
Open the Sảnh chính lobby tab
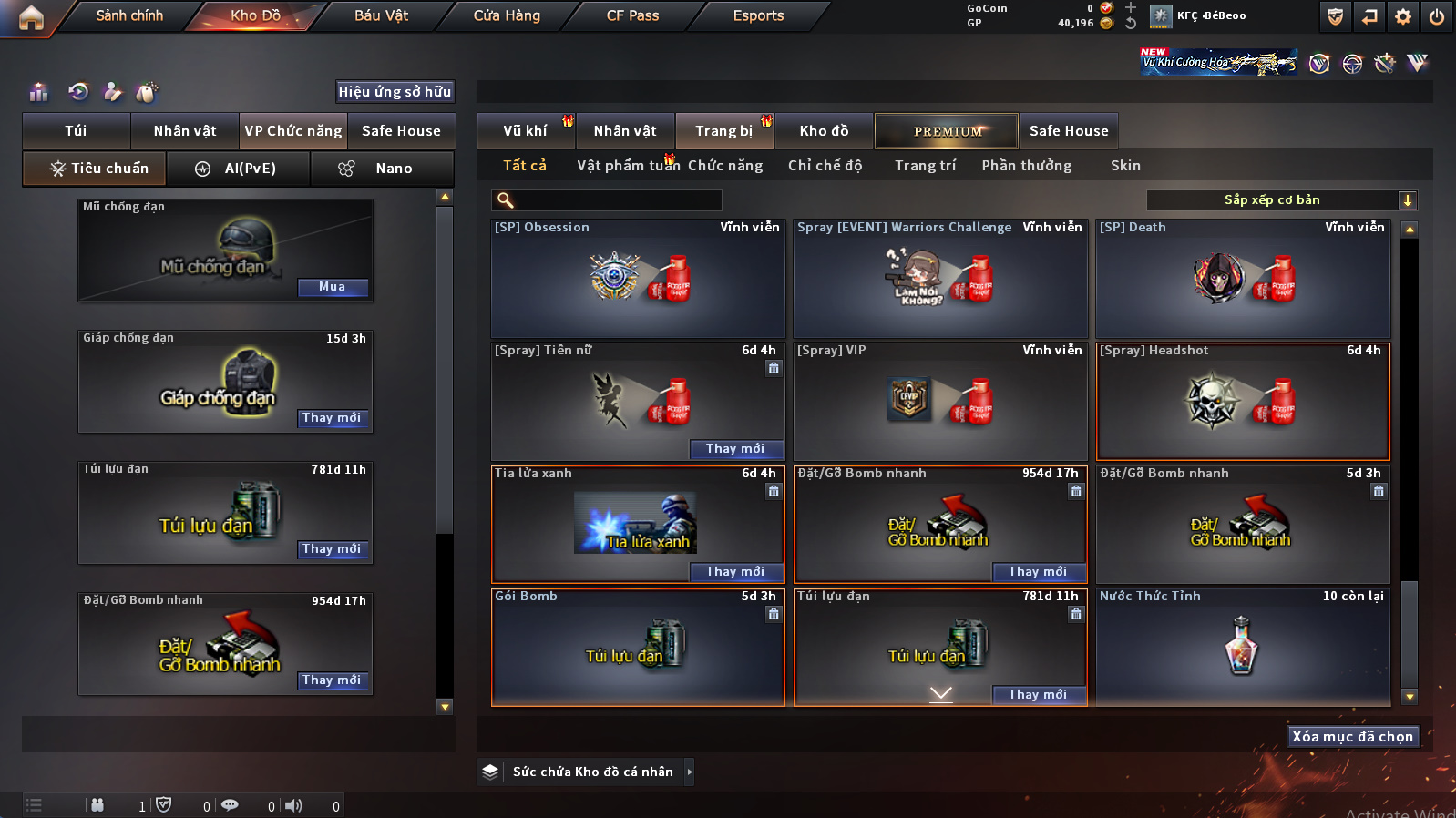pos(129,15)
